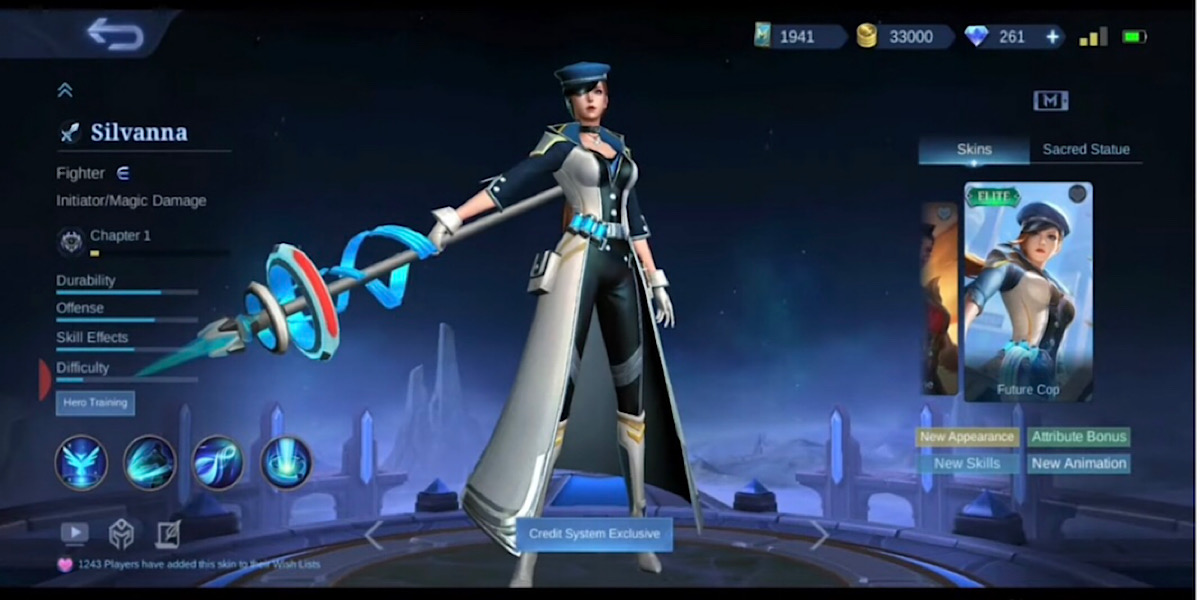Select the Skins tab

tap(974, 149)
